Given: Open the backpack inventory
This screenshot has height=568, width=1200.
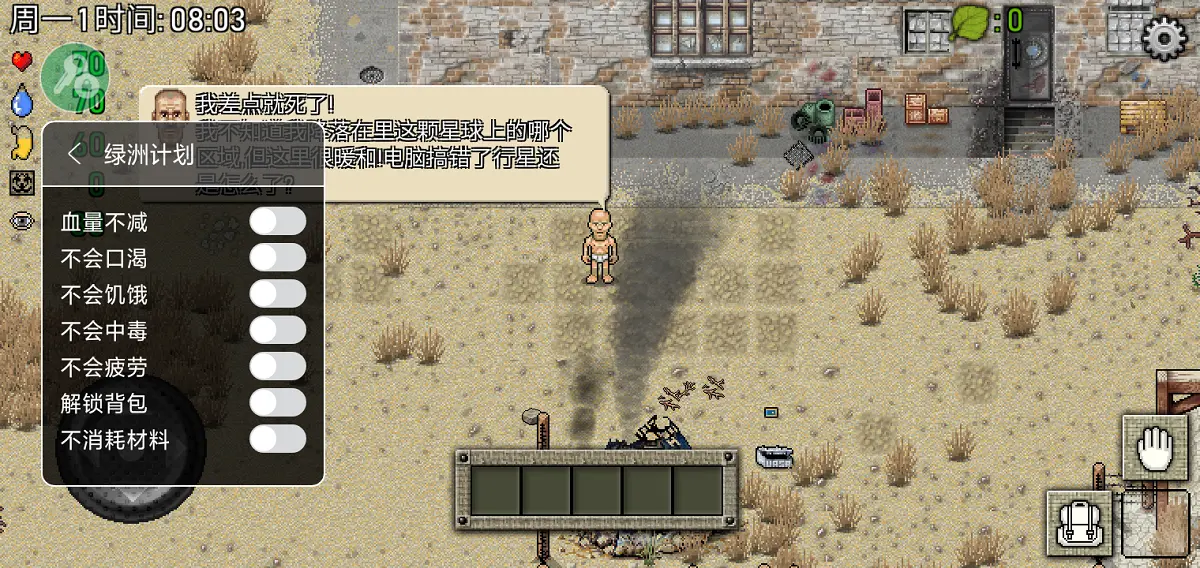Looking at the screenshot, I should (1079, 523).
